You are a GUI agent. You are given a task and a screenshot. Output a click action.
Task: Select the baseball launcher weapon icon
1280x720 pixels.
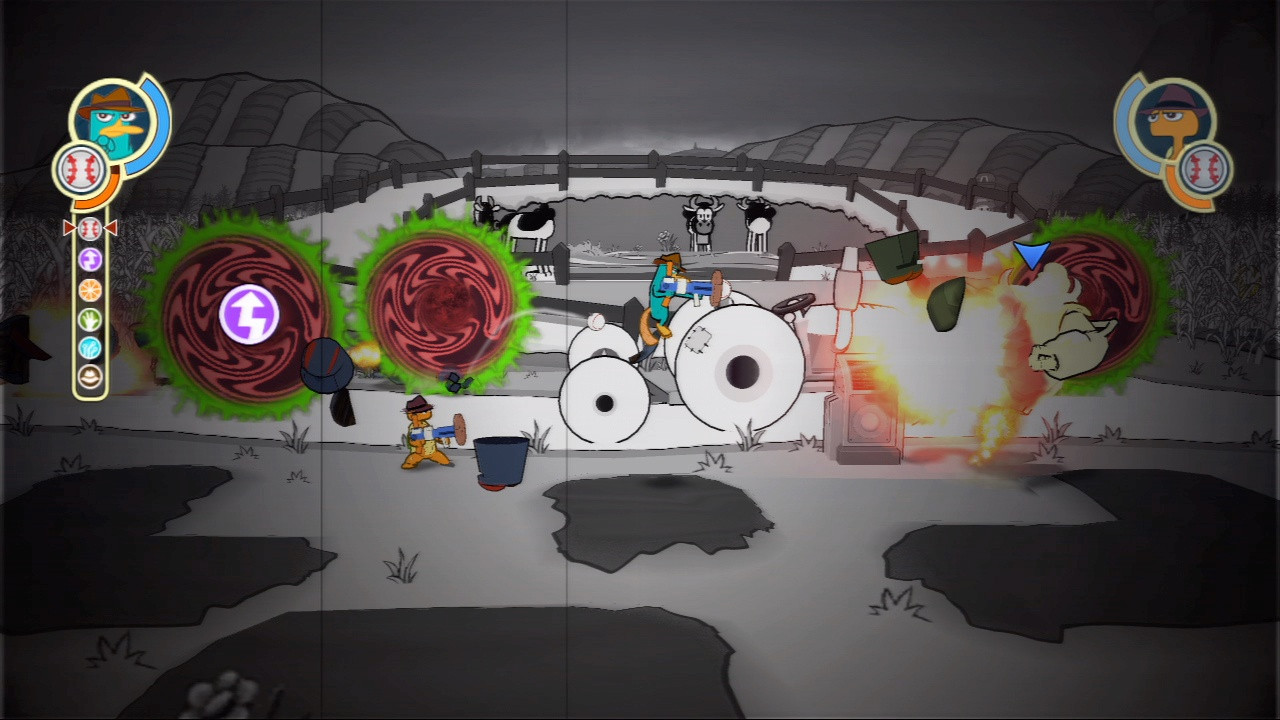pos(88,227)
